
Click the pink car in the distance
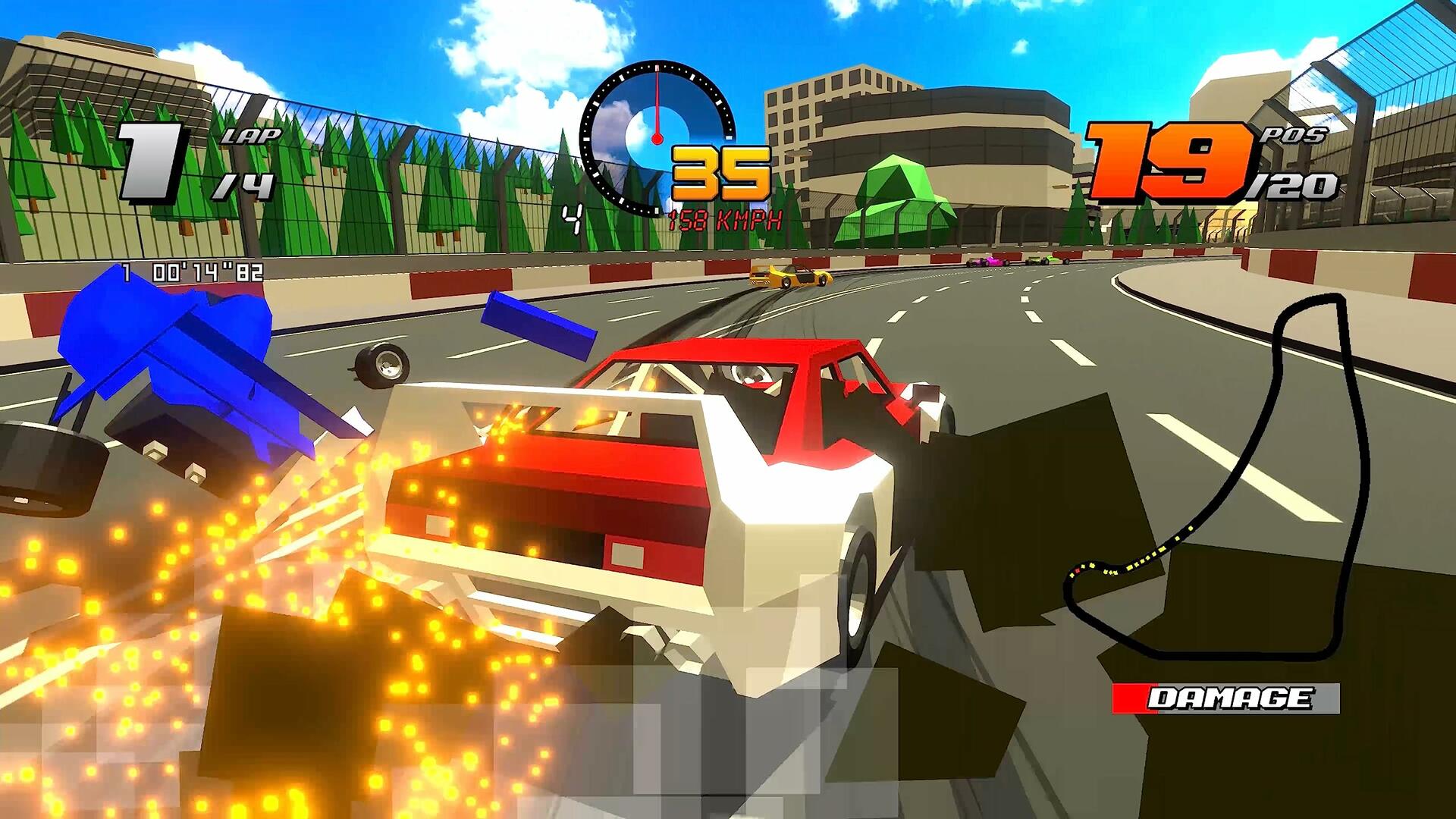click(x=990, y=261)
